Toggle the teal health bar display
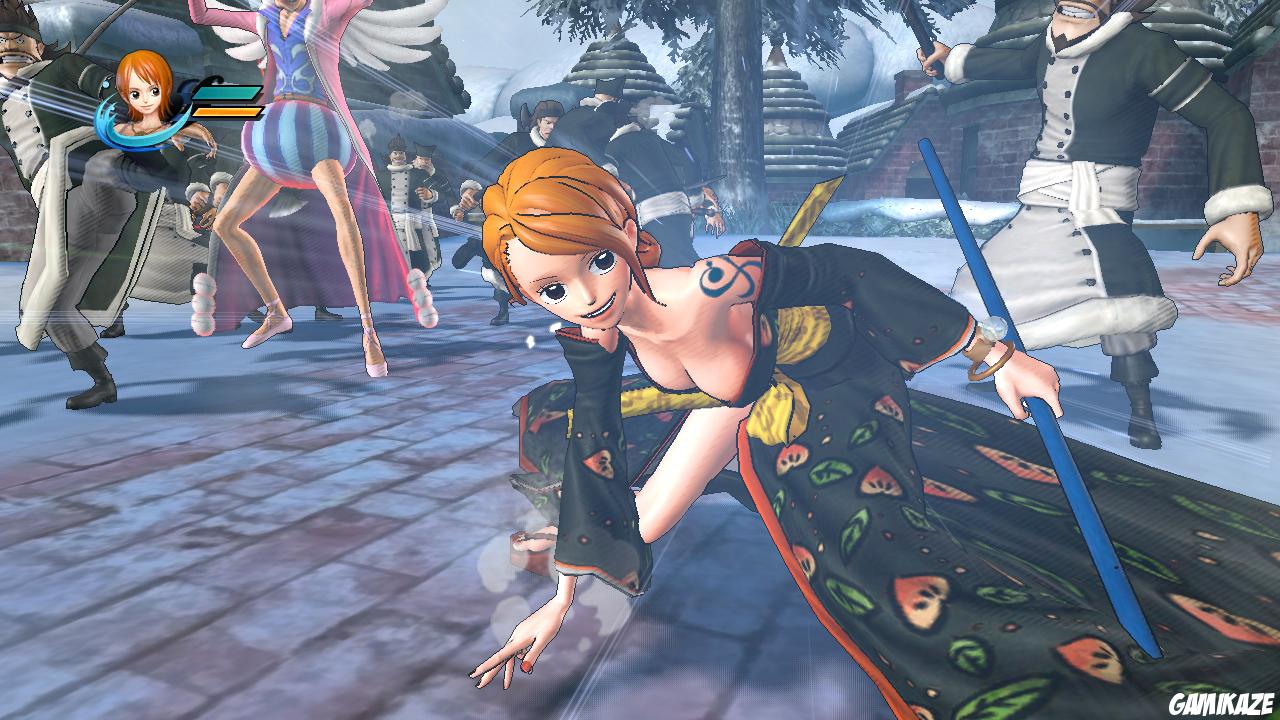Viewport: 1280px width, 720px height. tap(228, 93)
